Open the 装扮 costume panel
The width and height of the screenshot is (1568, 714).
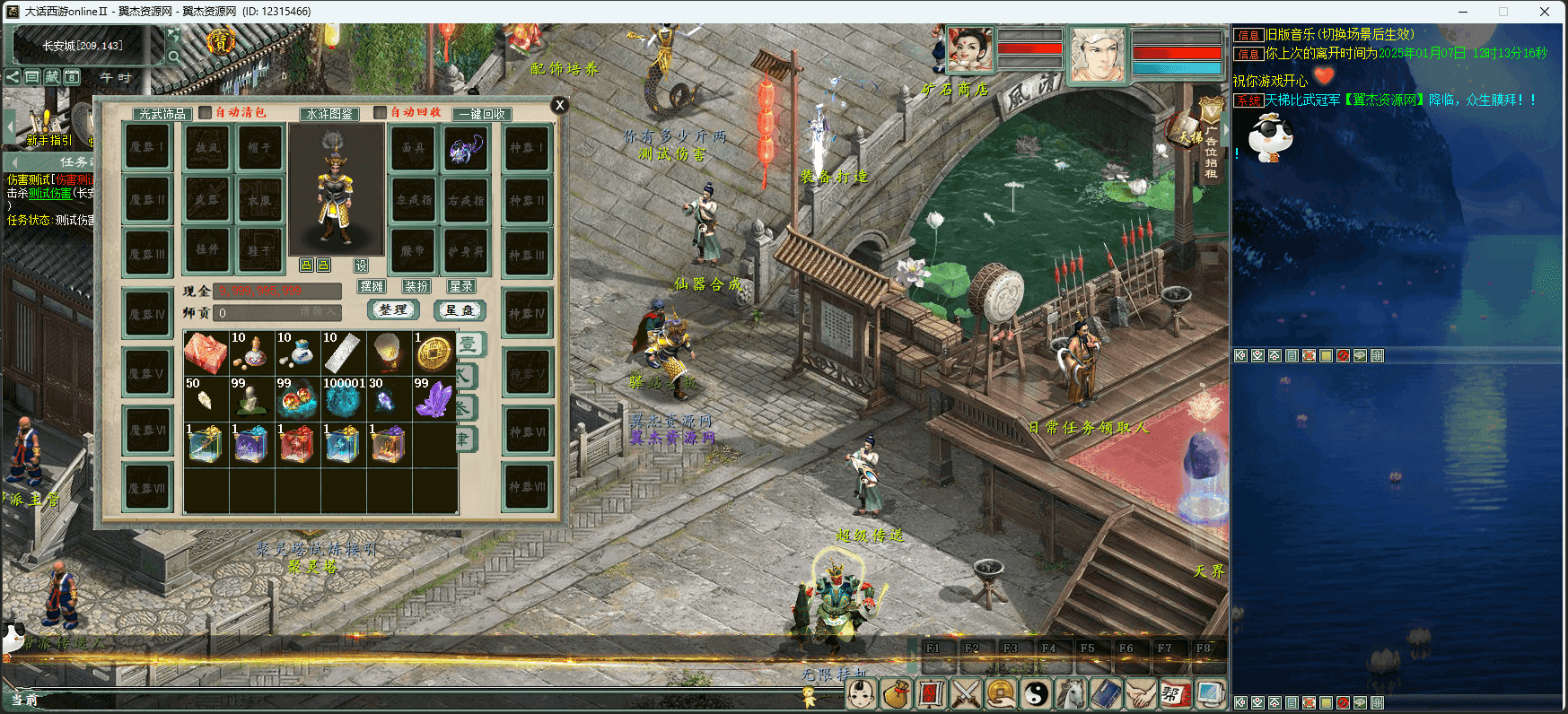[416, 286]
